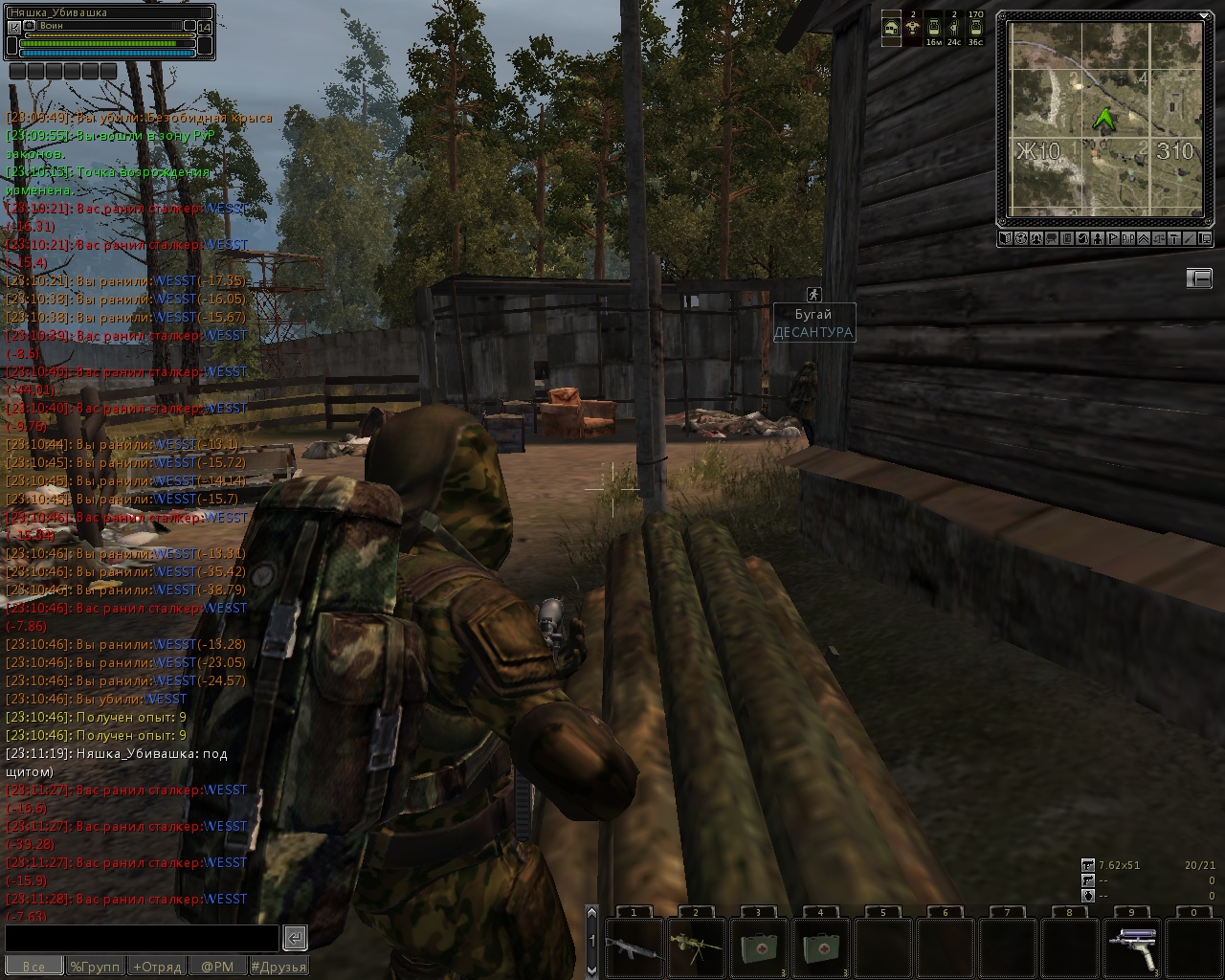Switch to the "%Групп" chat tab

click(96, 967)
